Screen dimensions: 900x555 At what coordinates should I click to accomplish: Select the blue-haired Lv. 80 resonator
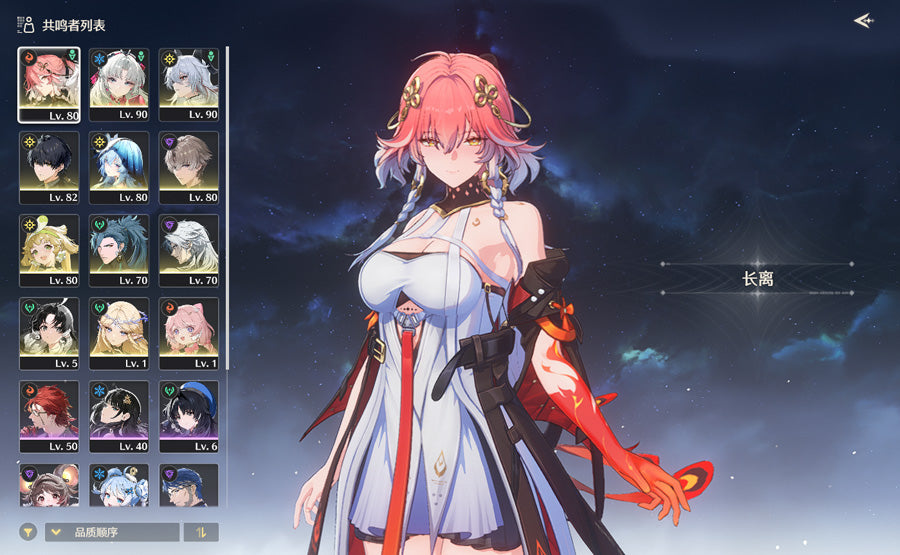(x=119, y=167)
